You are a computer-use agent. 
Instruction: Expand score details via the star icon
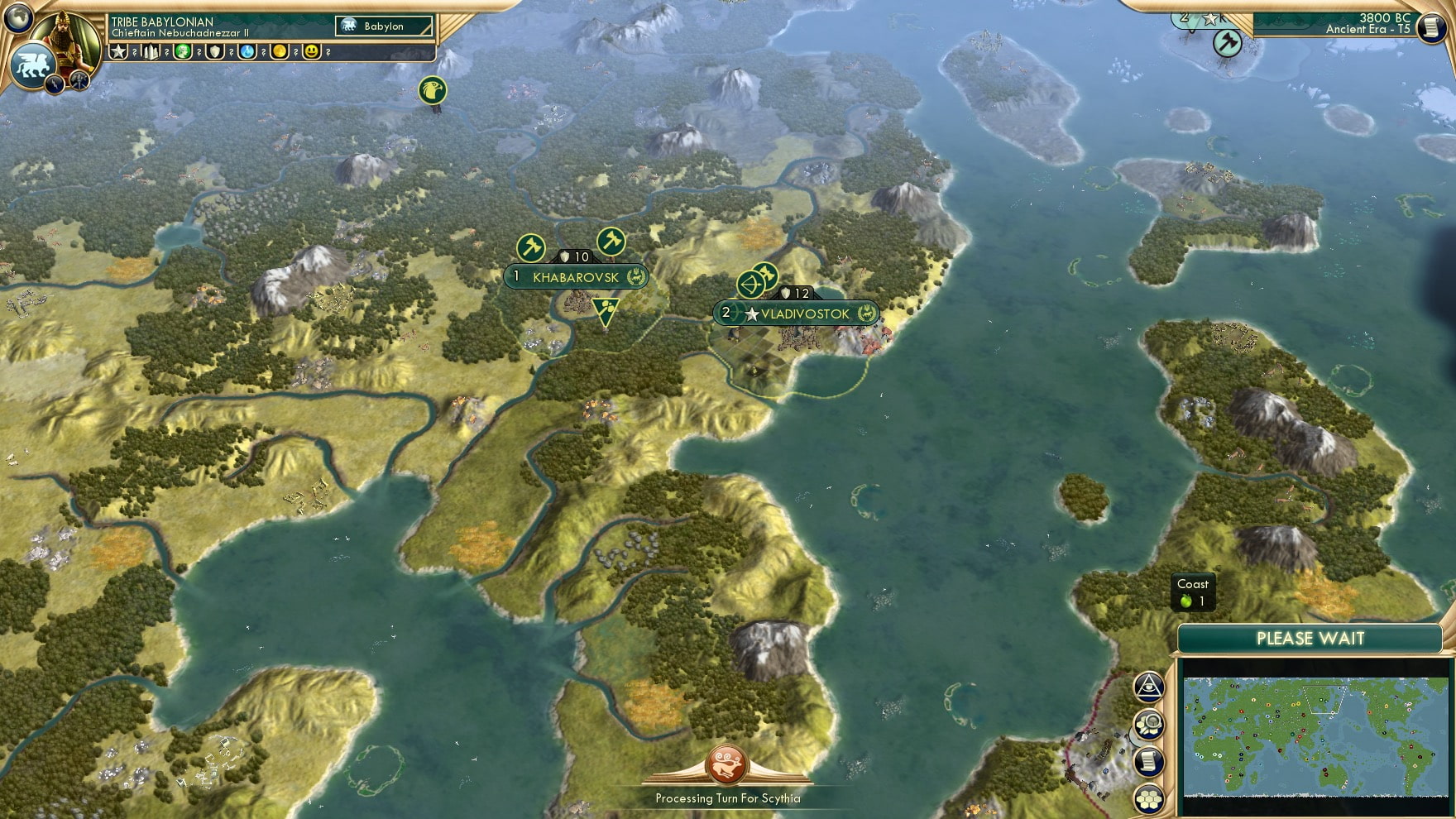(x=119, y=52)
